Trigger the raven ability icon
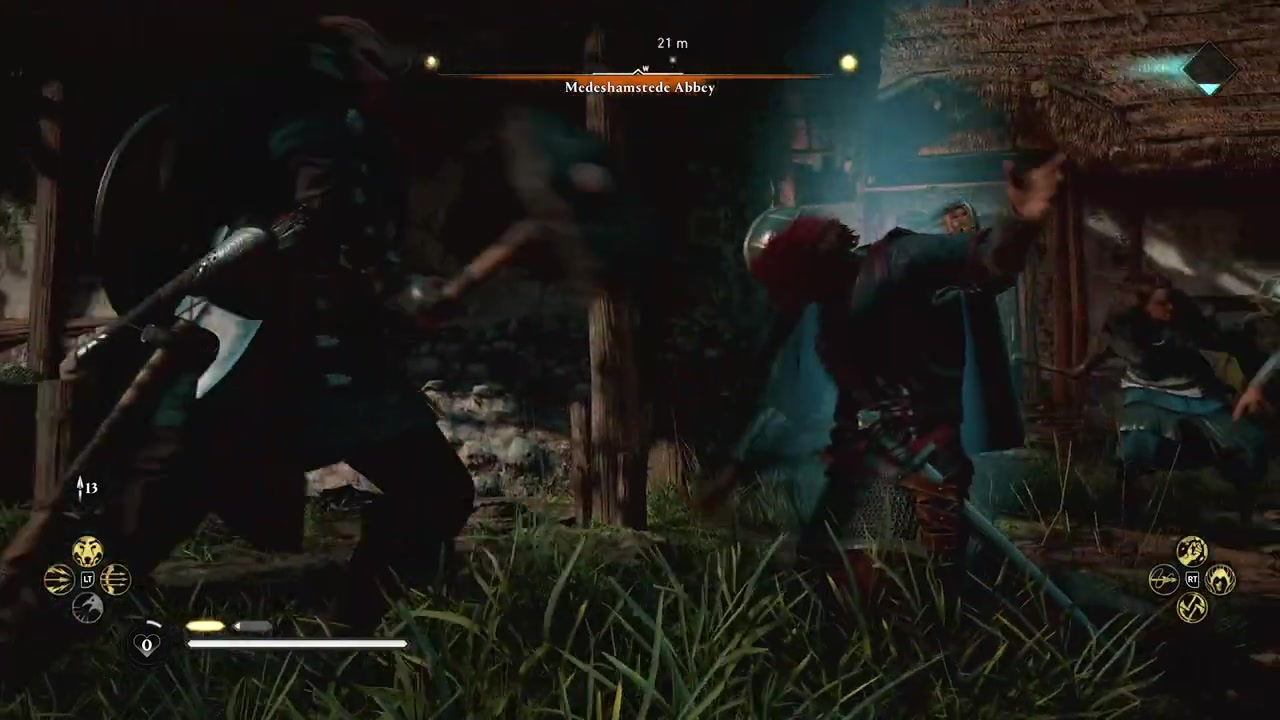The width and height of the screenshot is (1280, 720). [x=87, y=607]
